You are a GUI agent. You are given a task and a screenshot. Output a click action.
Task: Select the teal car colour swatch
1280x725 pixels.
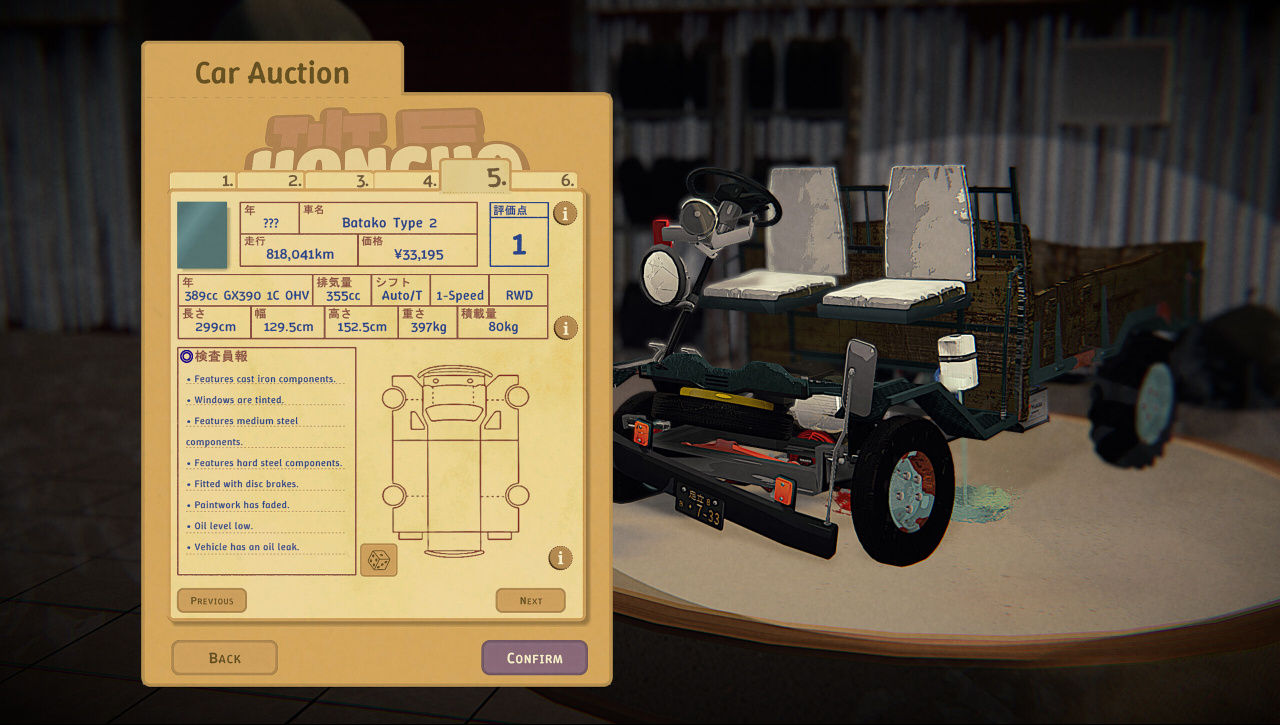pyautogui.click(x=202, y=235)
